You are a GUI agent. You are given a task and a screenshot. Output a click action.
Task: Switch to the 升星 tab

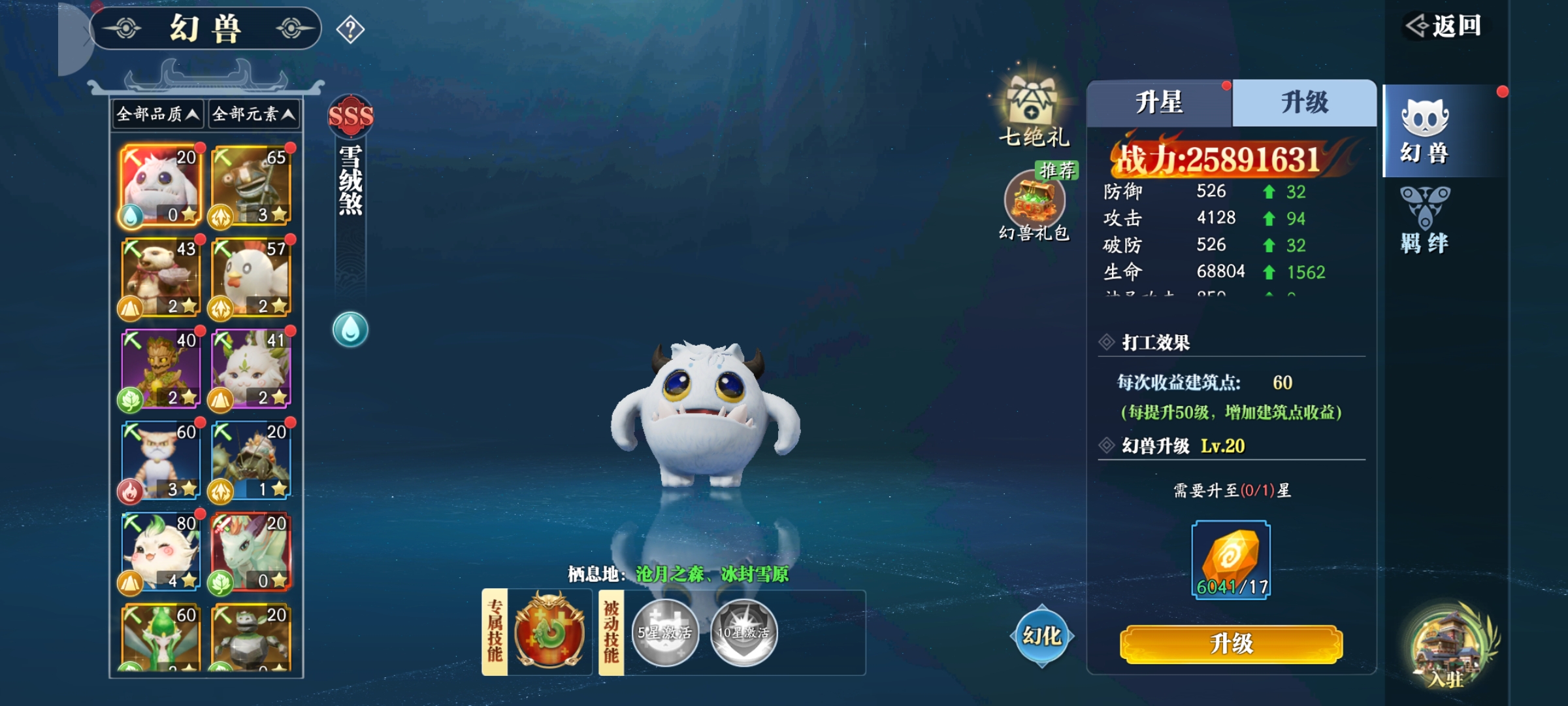coord(1159,103)
